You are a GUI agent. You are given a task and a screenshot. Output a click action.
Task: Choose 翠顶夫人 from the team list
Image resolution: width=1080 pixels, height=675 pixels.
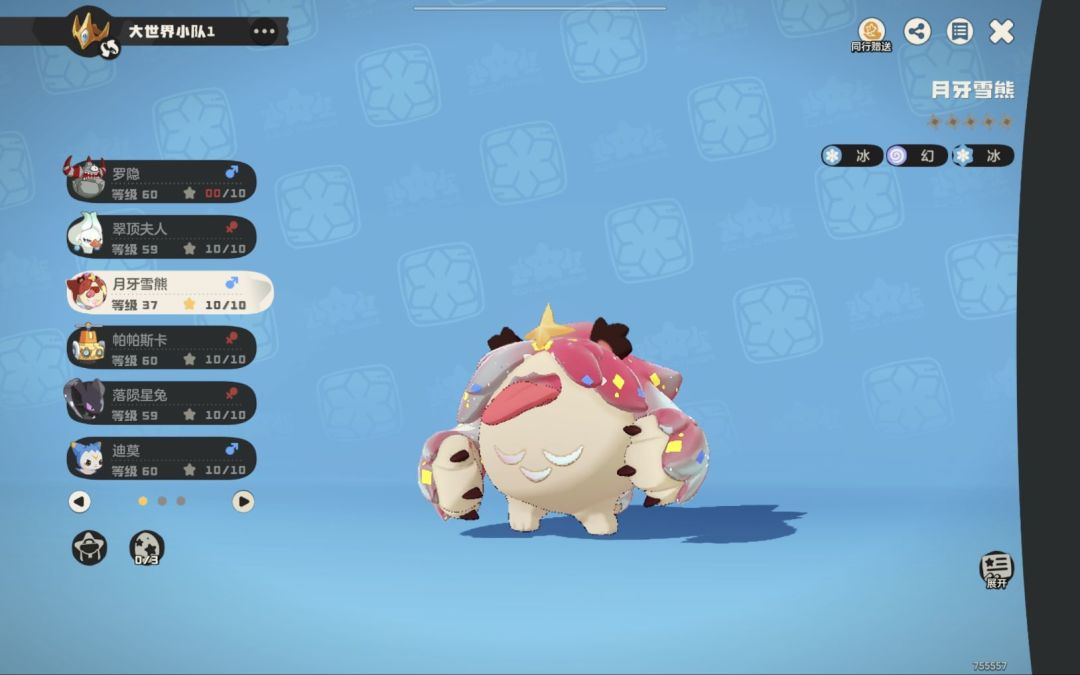coord(161,237)
